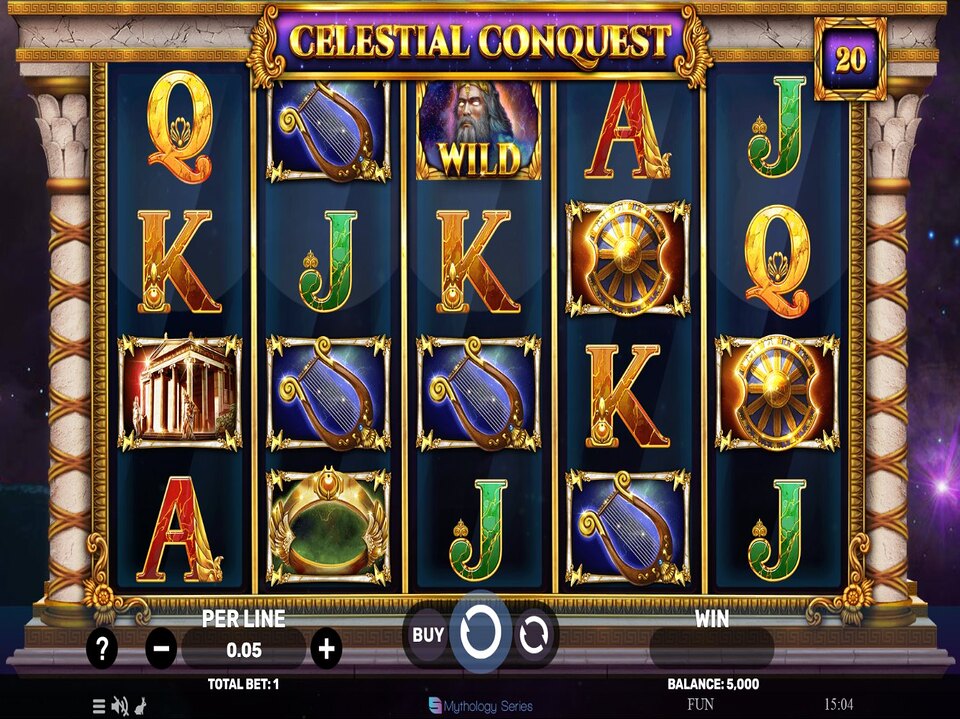Viewport: 960px width, 719px height.
Task: Decrease the per line bet with minus
Action: (161, 649)
